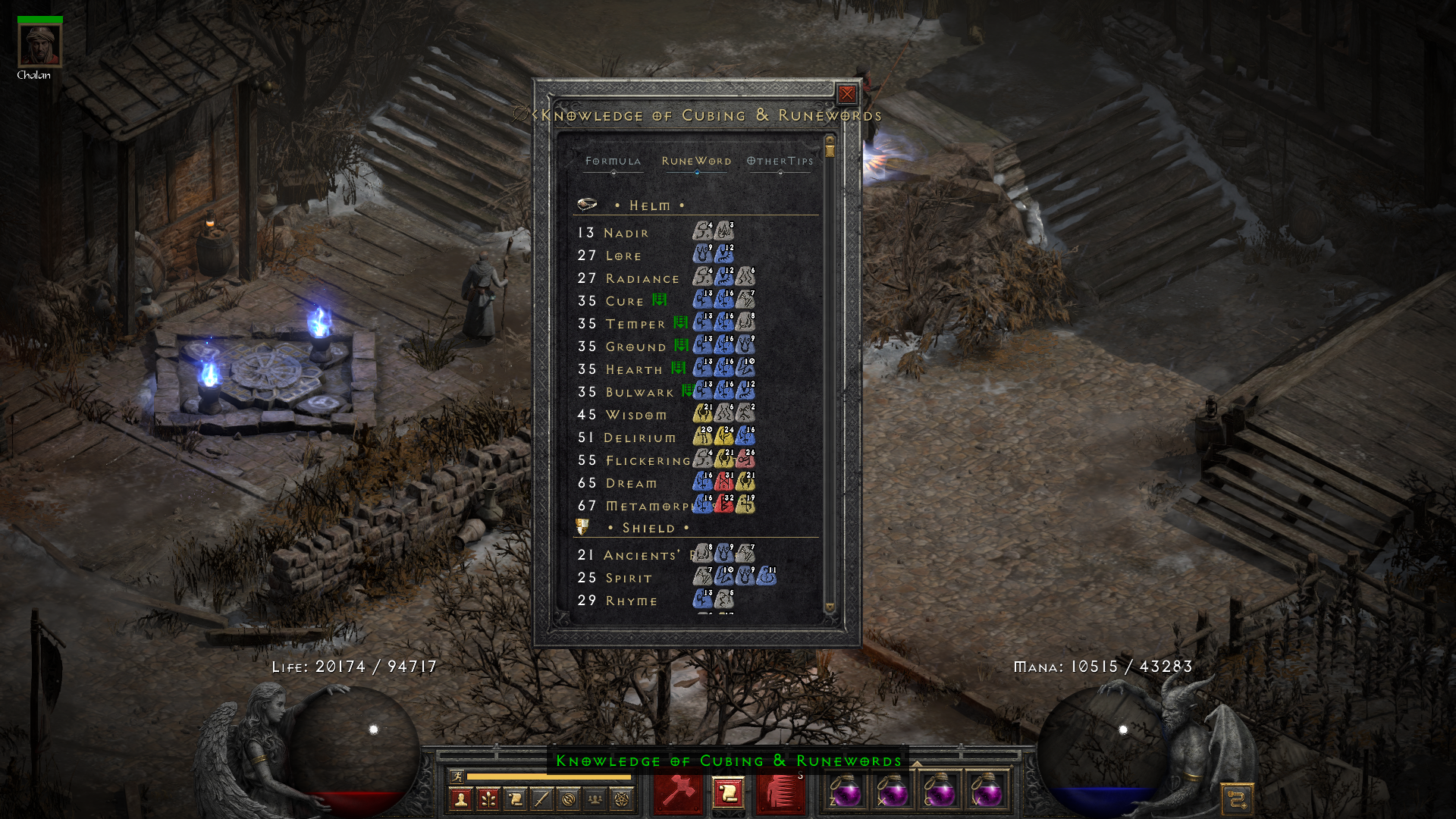
Task: Use the purple potion in slot Z
Action: coord(846,792)
